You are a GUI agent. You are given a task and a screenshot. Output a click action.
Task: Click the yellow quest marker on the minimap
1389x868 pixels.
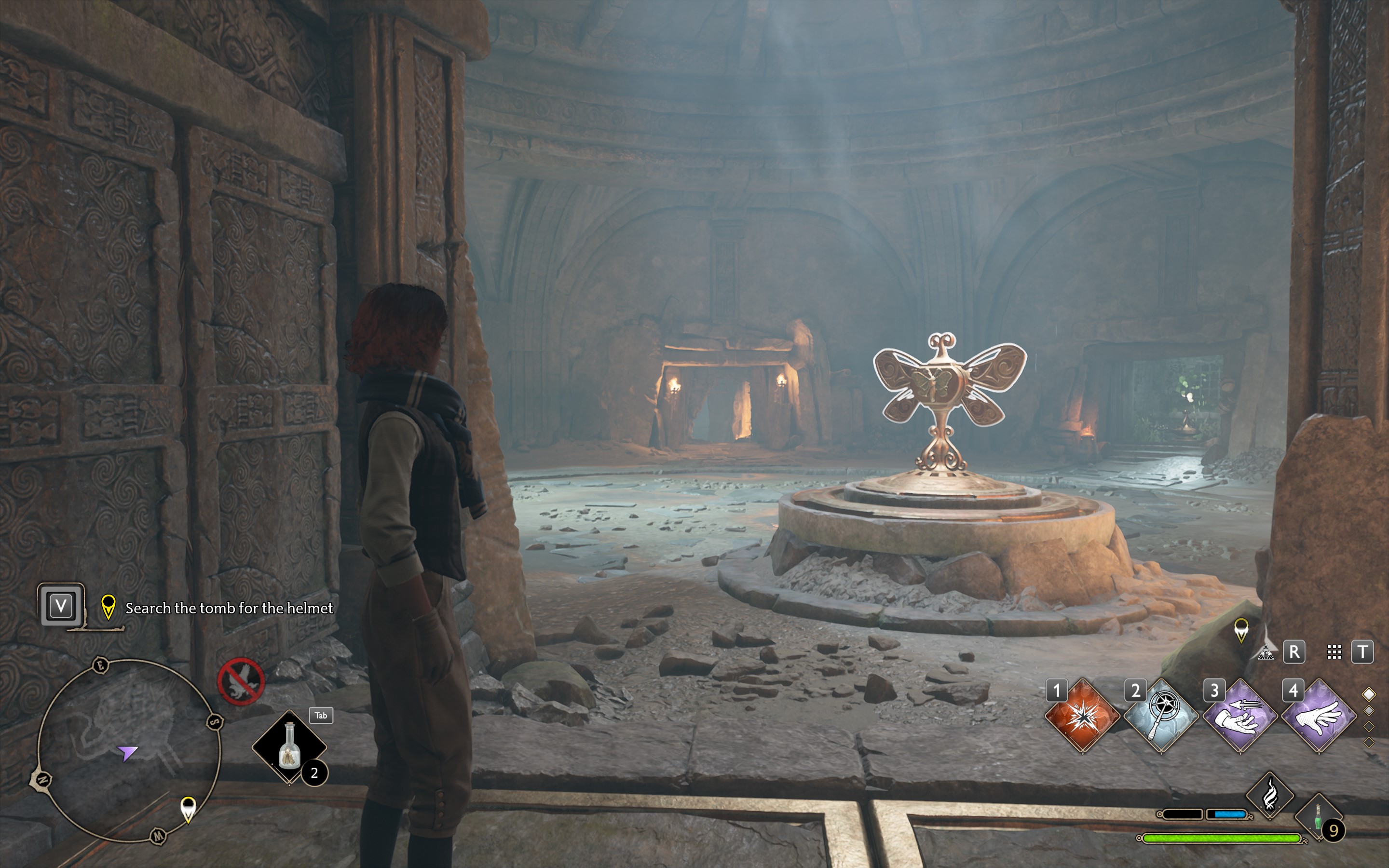(188, 808)
